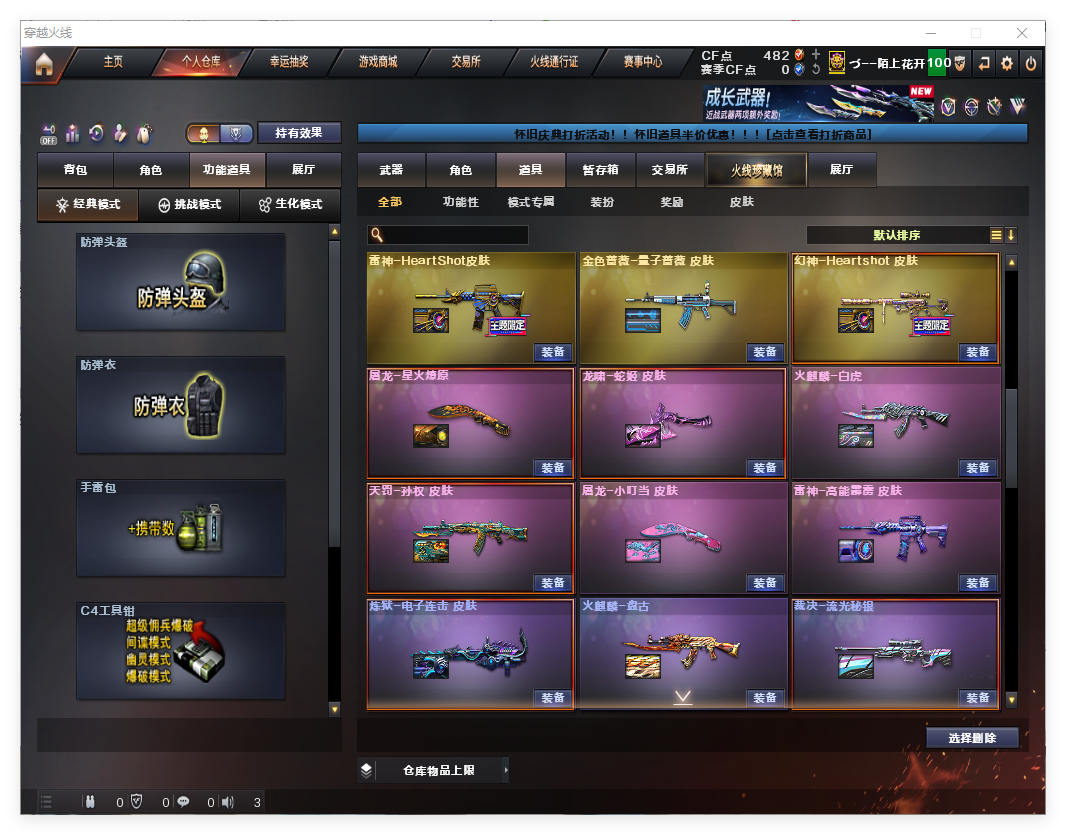Equip the 屠龙-星火燎原 skin
This screenshot has height=835, width=1066.
[x=553, y=468]
